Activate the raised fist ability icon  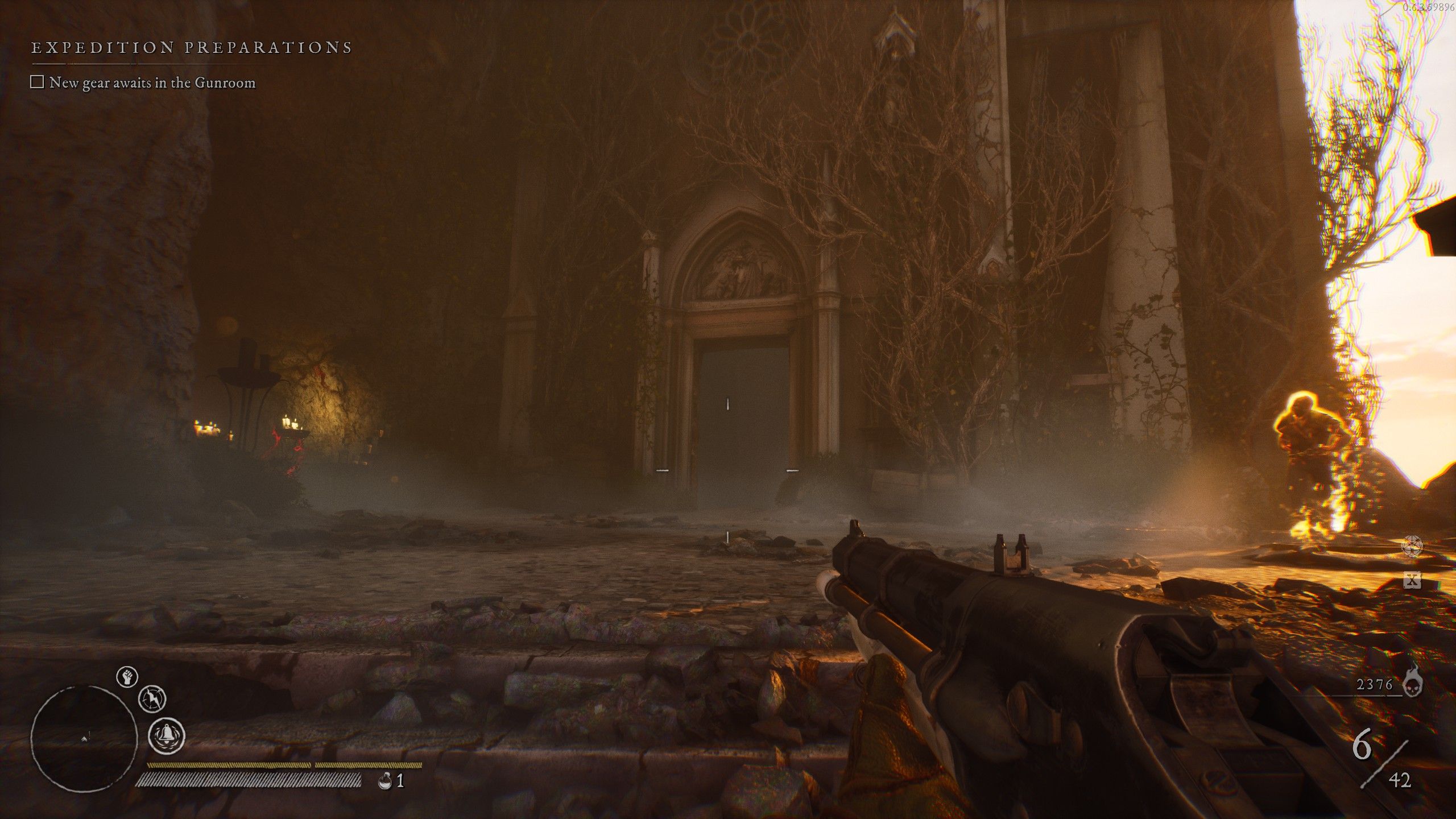(x=127, y=677)
